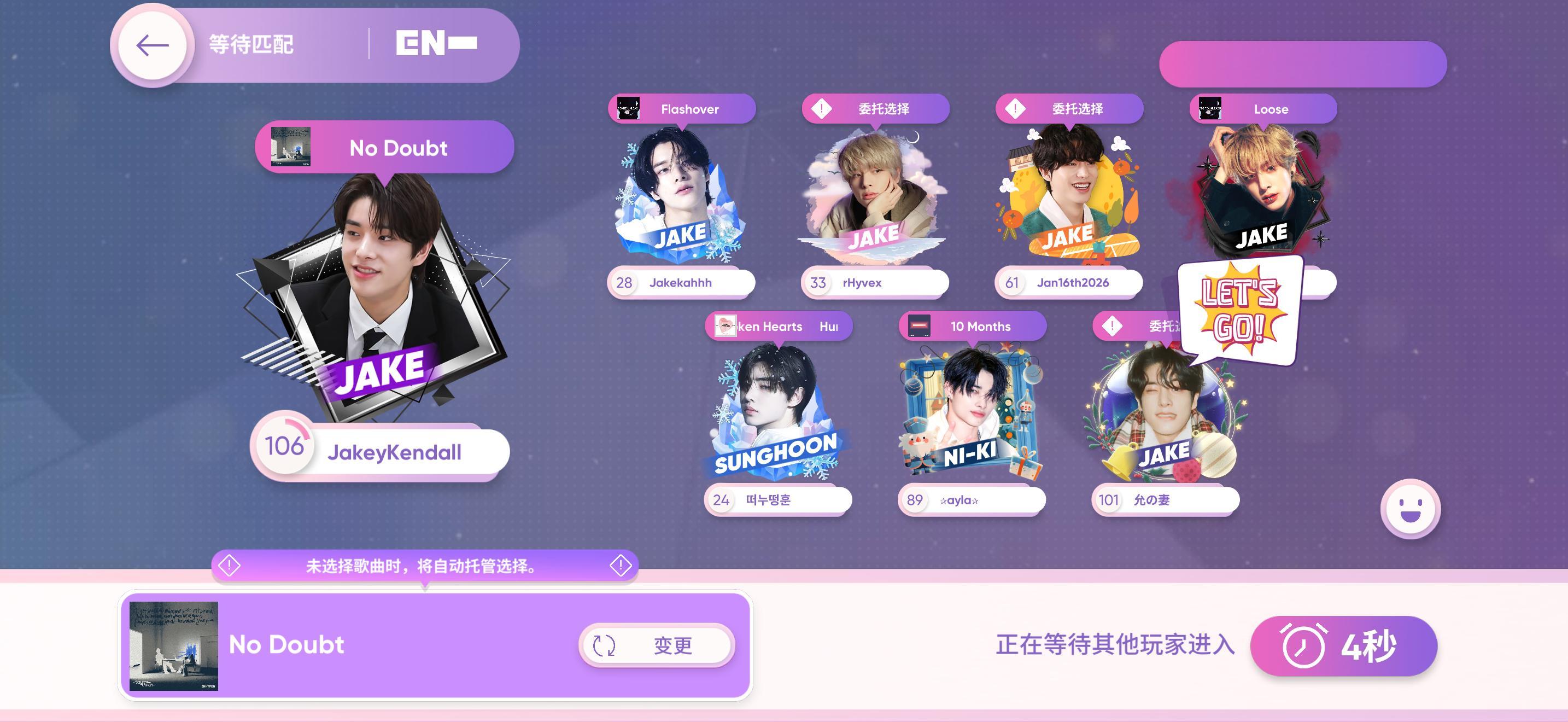This screenshot has height=722, width=1568.
Task: Click the warning diamond on rHyvex's 委托选择 banner
Action: click(822, 107)
